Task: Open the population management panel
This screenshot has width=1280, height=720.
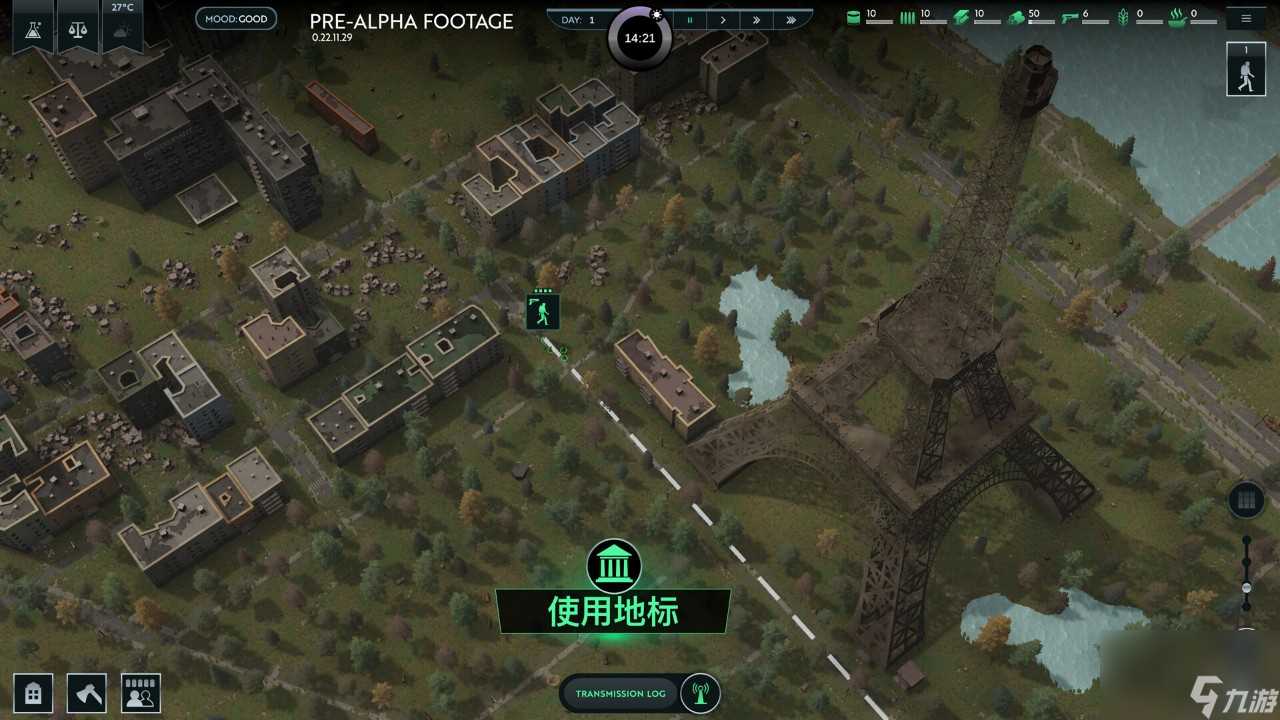Action: [x=140, y=692]
